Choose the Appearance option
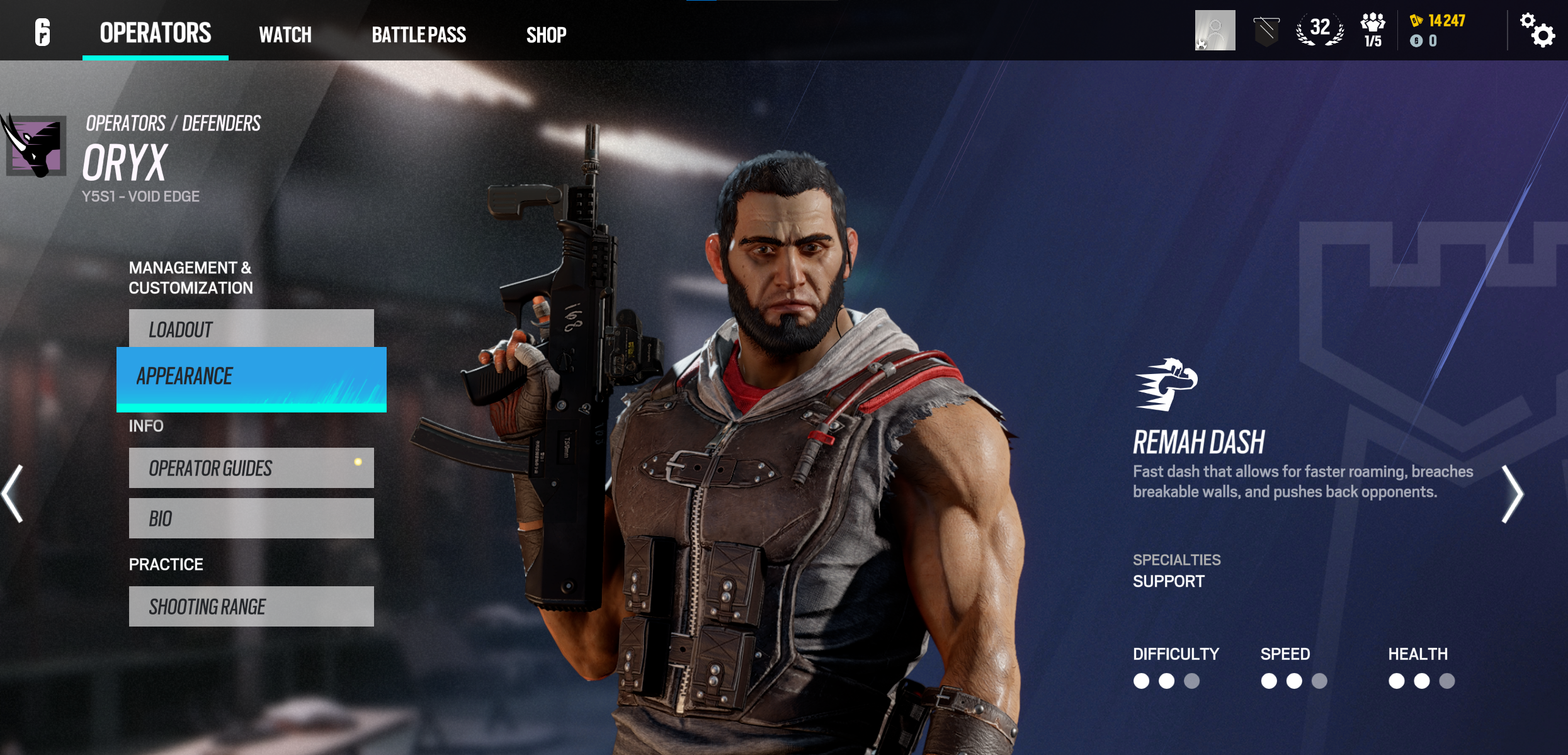This screenshot has height=755, width=1568. click(251, 378)
